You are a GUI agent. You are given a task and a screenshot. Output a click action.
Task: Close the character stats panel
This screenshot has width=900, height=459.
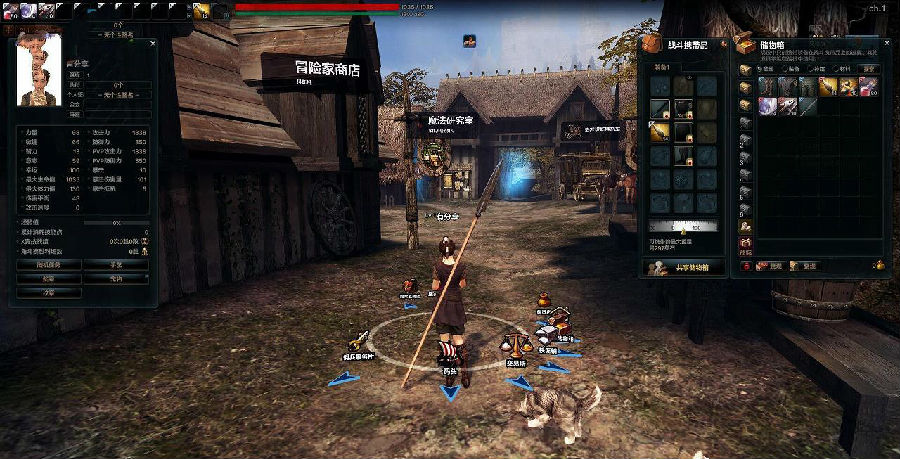(x=153, y=43)
